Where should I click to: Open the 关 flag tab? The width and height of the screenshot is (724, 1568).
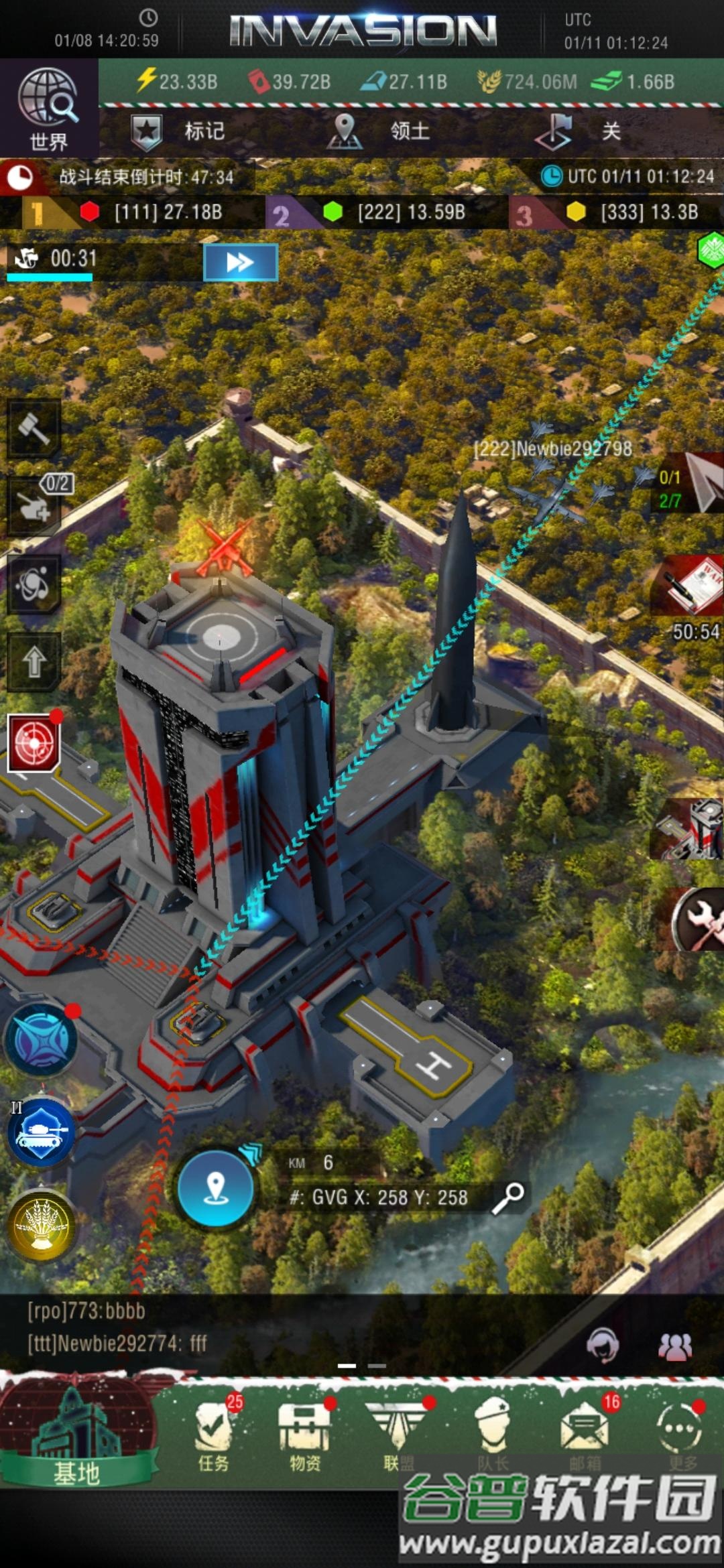tap(581, 131)
